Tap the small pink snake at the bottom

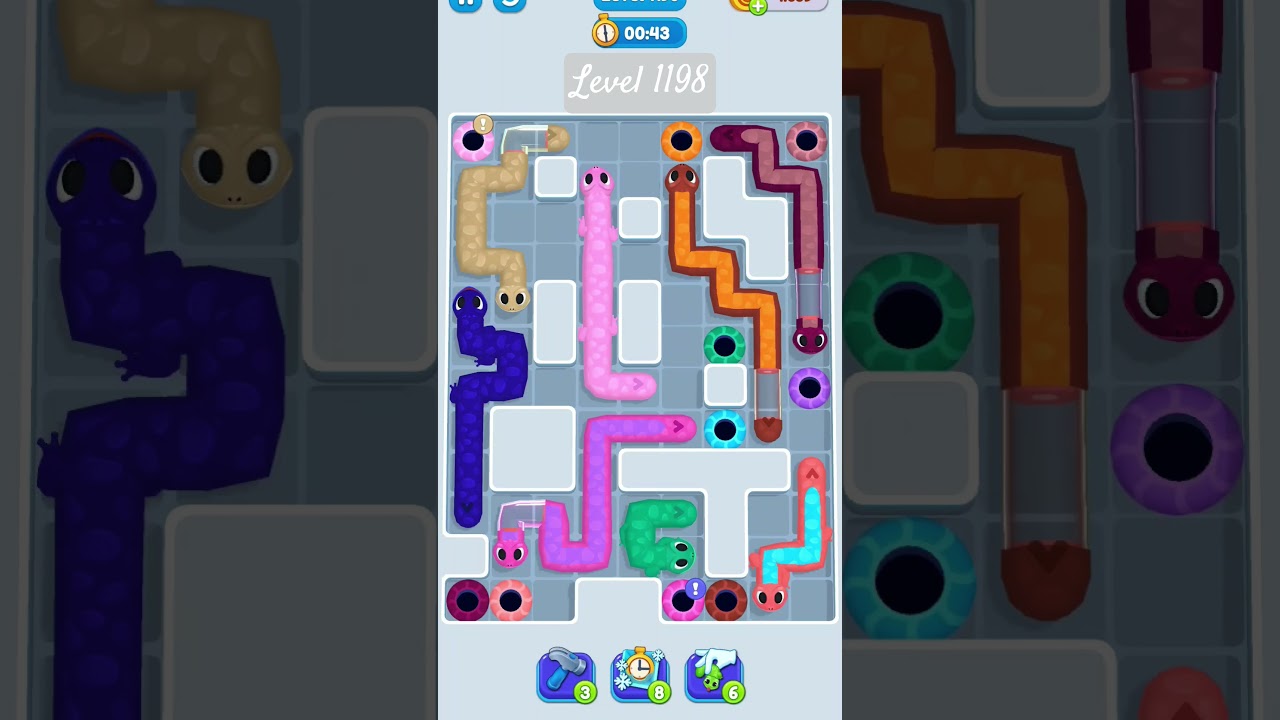pos(509,552)
